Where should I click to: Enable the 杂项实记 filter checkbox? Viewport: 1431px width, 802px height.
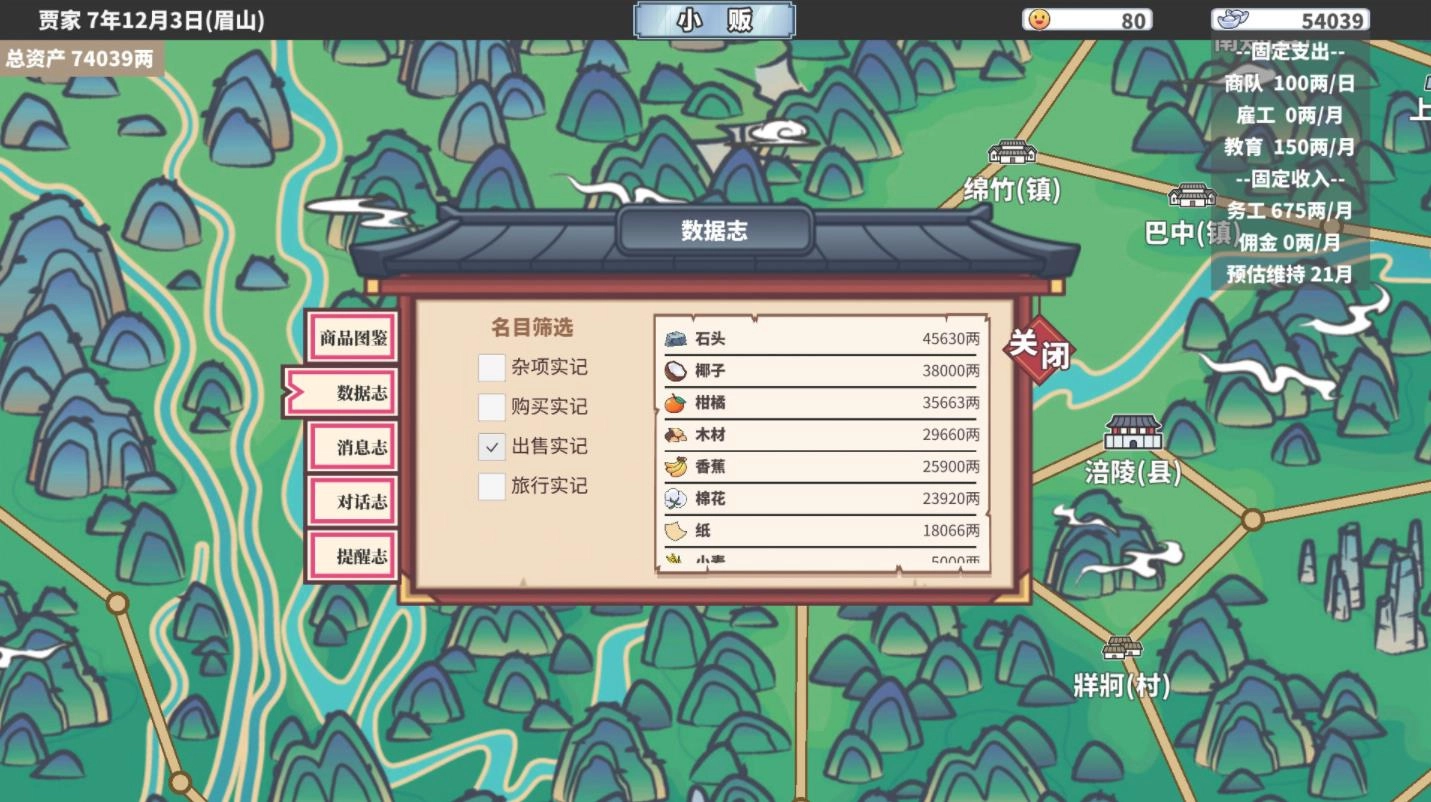point(491,368)
